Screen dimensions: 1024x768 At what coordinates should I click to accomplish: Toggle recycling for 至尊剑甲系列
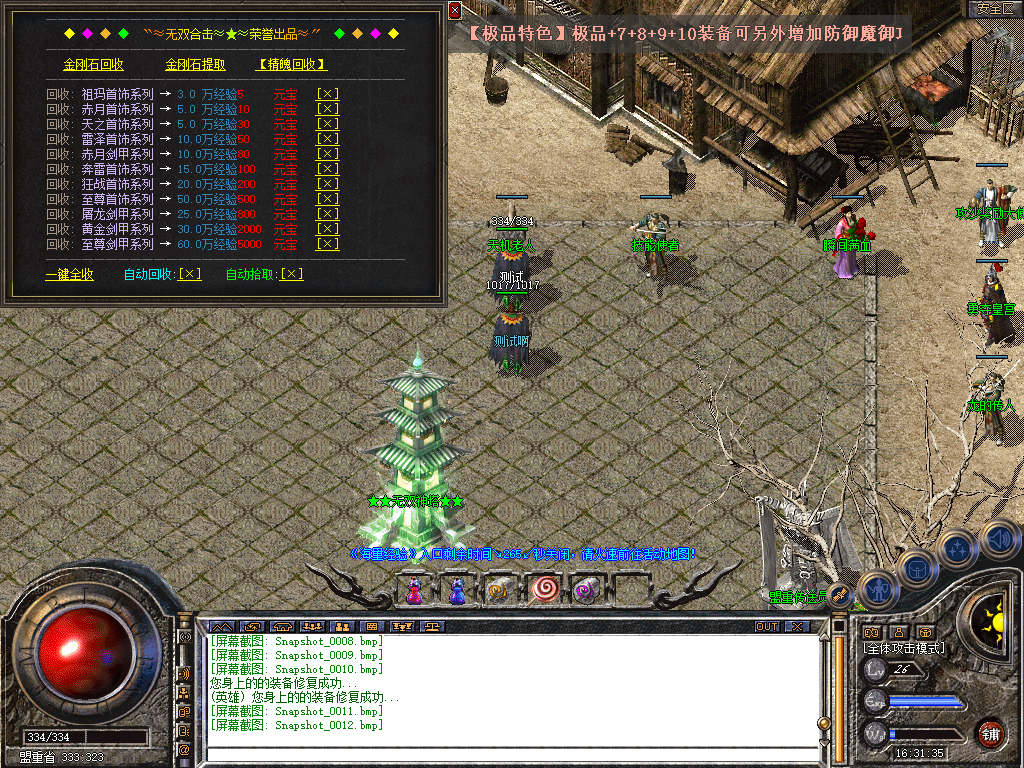coord(327,244)
